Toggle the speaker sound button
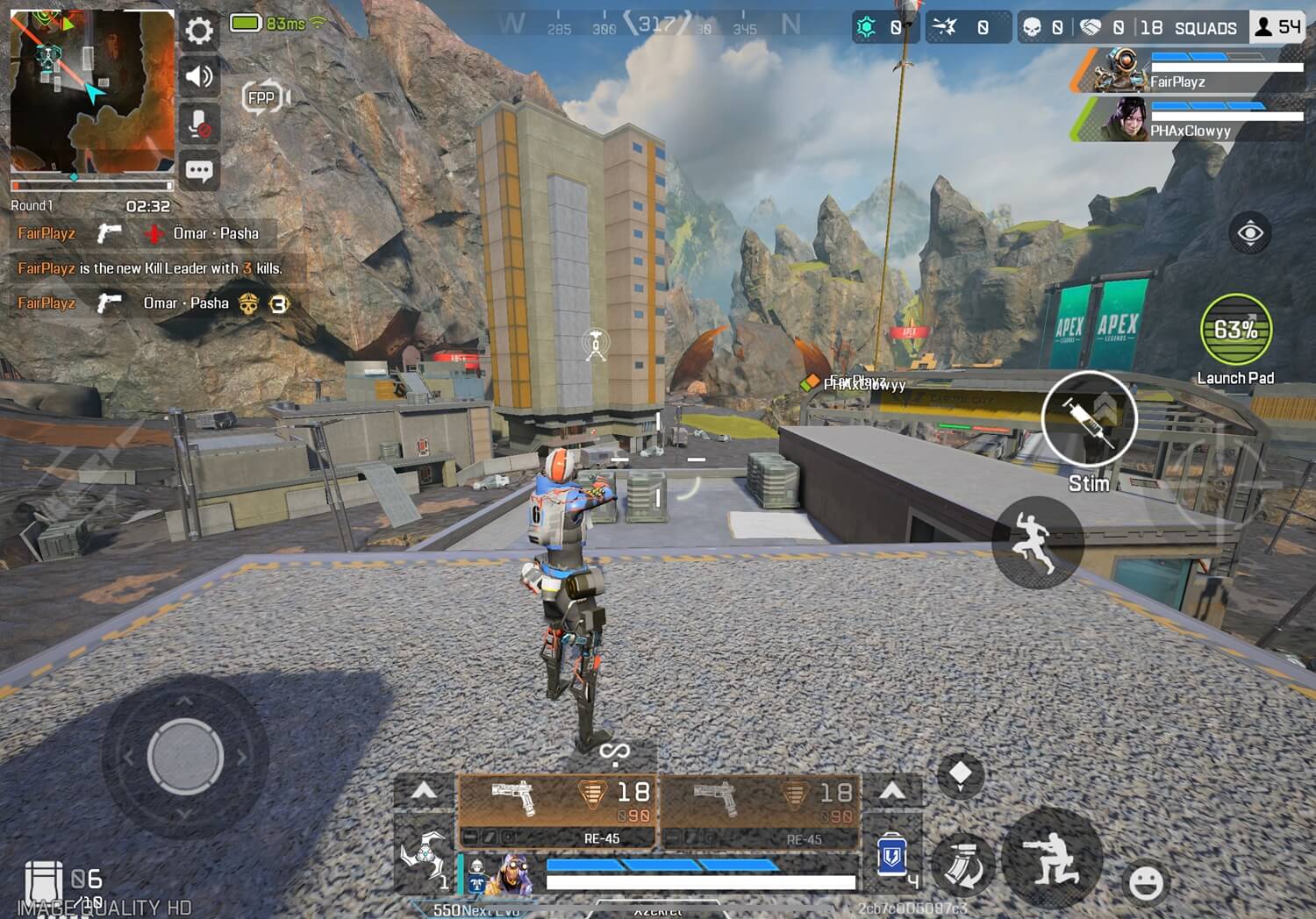 (x=199, y=77)
